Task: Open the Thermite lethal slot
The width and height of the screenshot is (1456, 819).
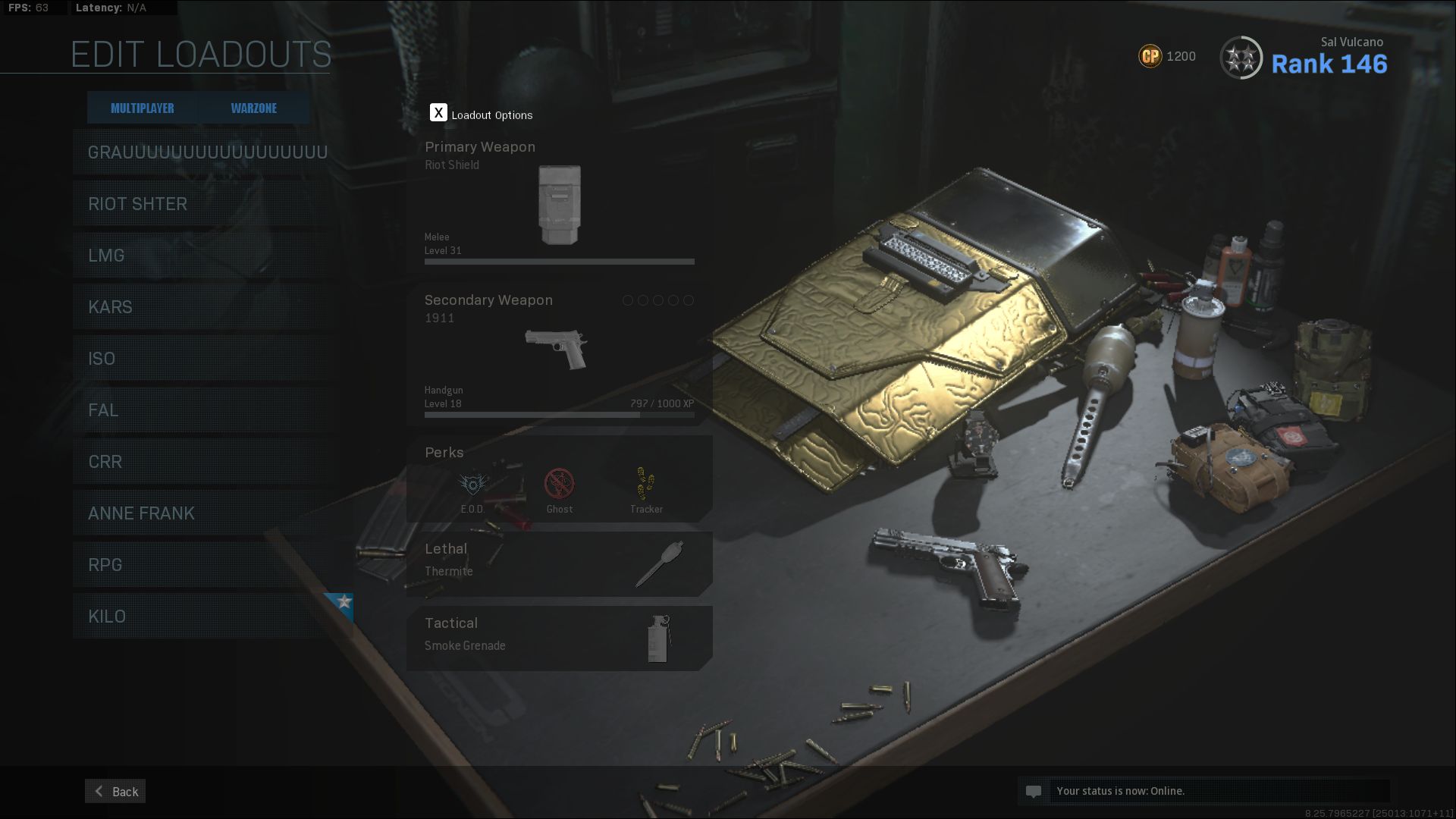Action: tap(559, 563)
